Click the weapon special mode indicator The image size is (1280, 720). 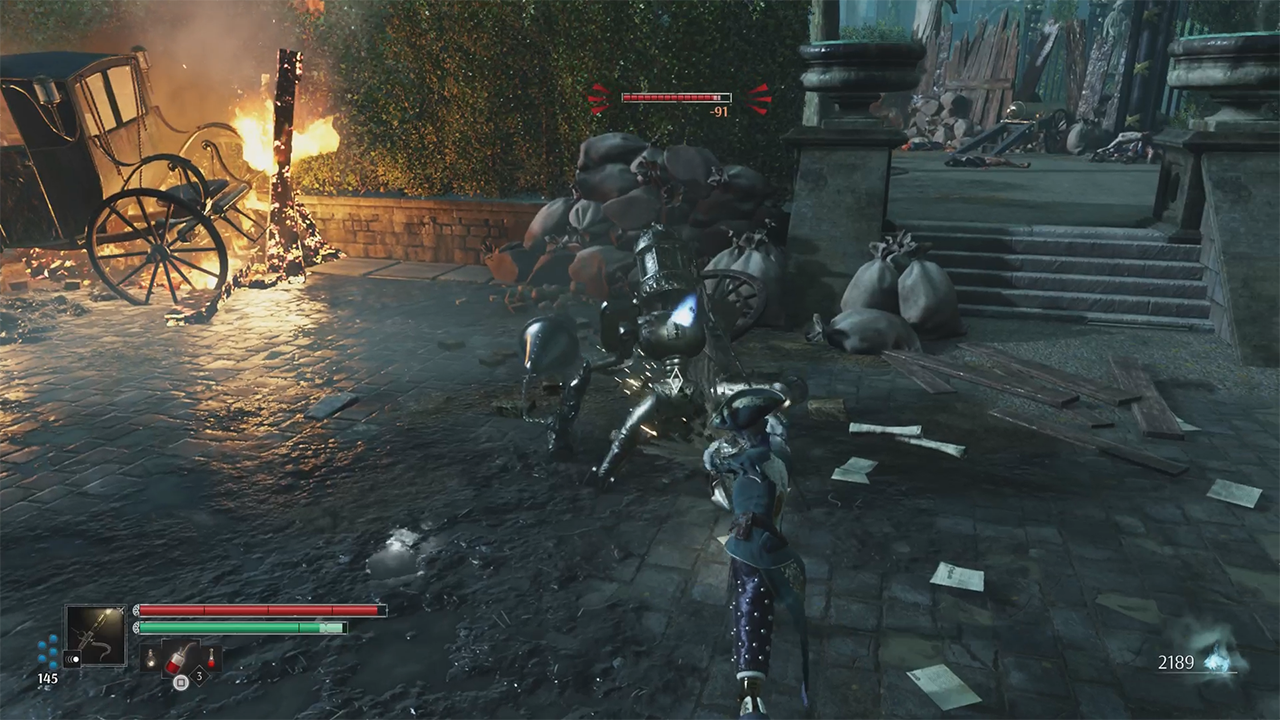click(x=71, y=659)
